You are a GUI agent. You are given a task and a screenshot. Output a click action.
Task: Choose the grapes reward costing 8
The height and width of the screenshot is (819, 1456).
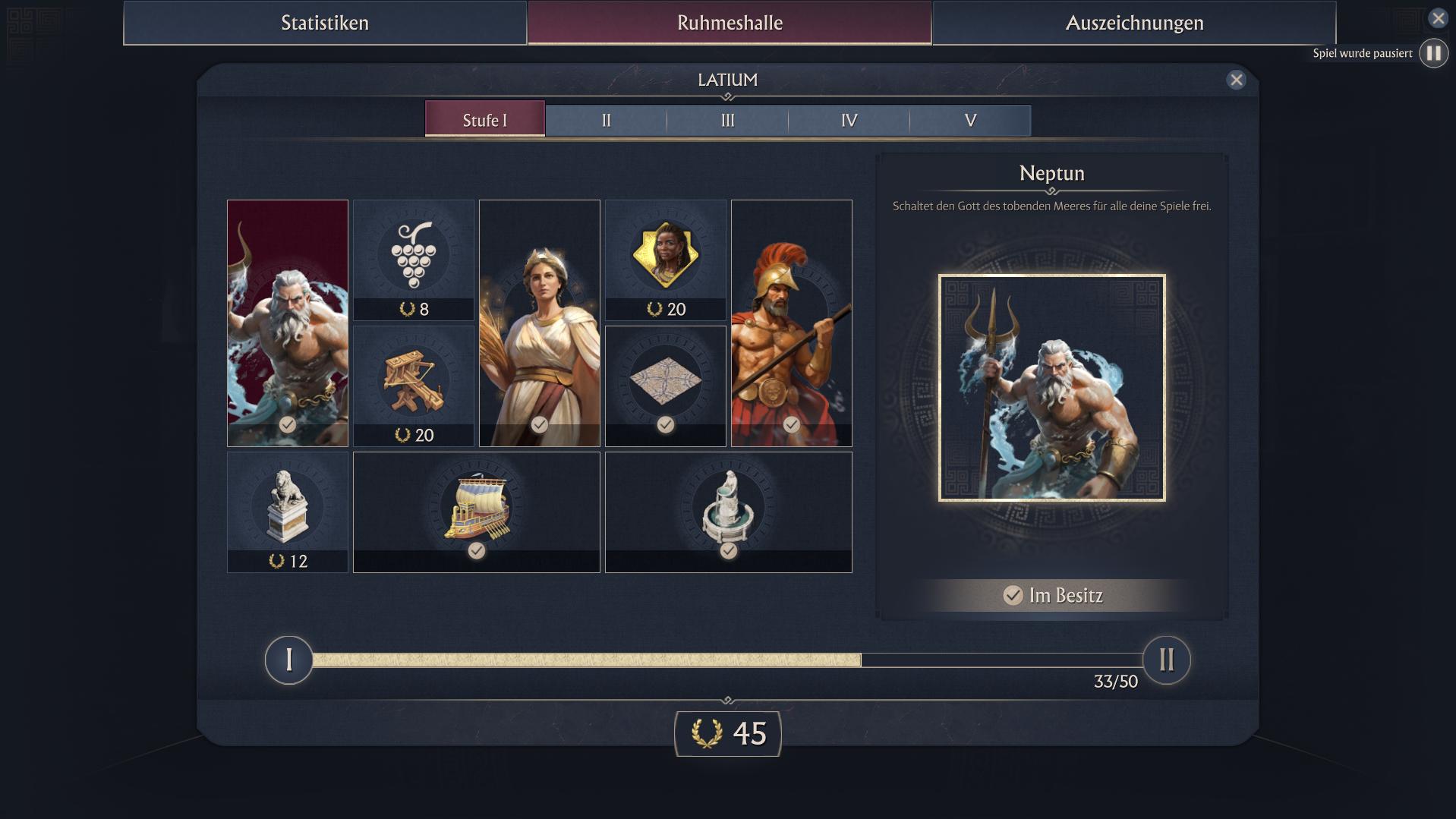(414, 260)
